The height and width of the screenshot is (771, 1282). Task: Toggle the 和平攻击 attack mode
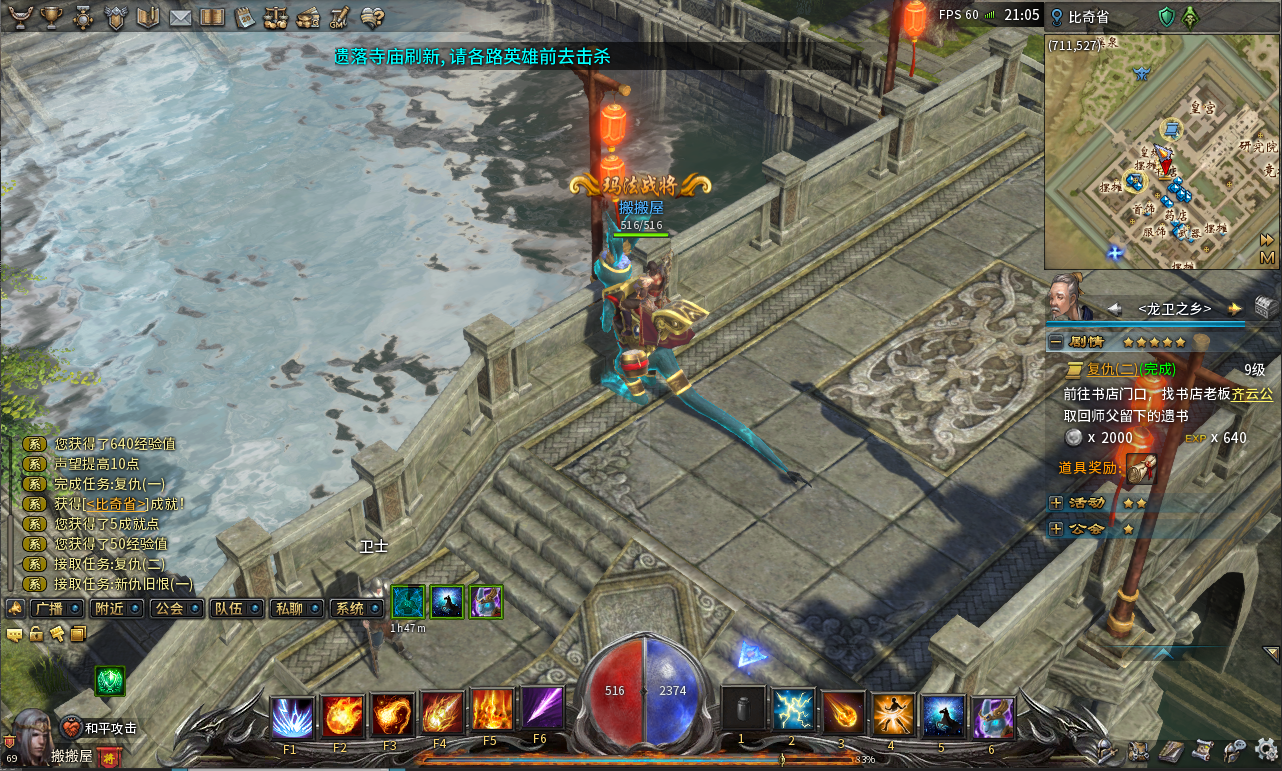98,728
